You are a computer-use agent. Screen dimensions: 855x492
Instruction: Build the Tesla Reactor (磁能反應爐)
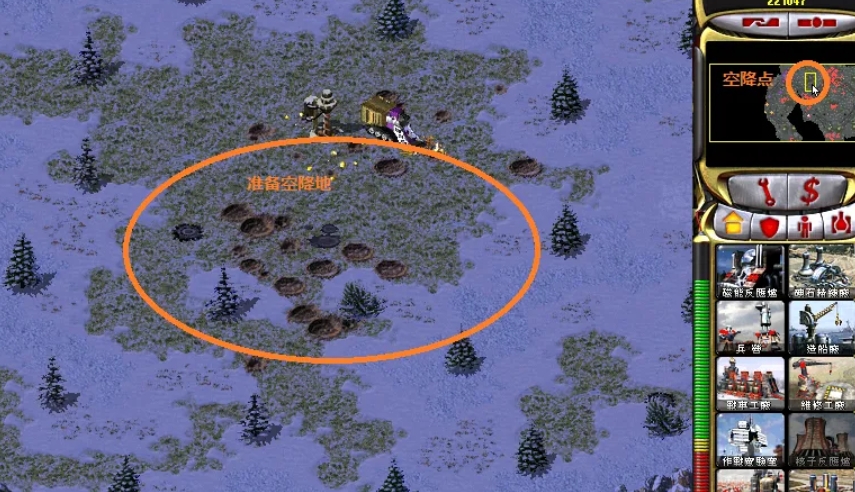pos(748,268)
